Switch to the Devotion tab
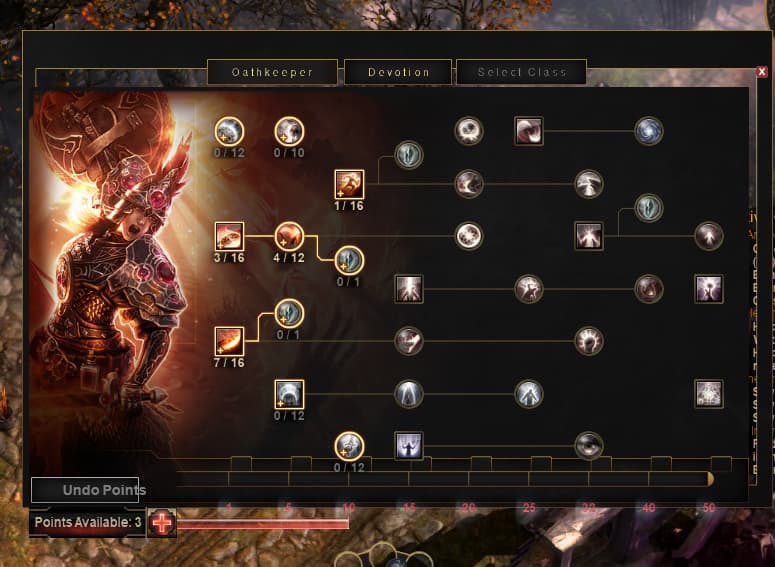 (398, 72)
